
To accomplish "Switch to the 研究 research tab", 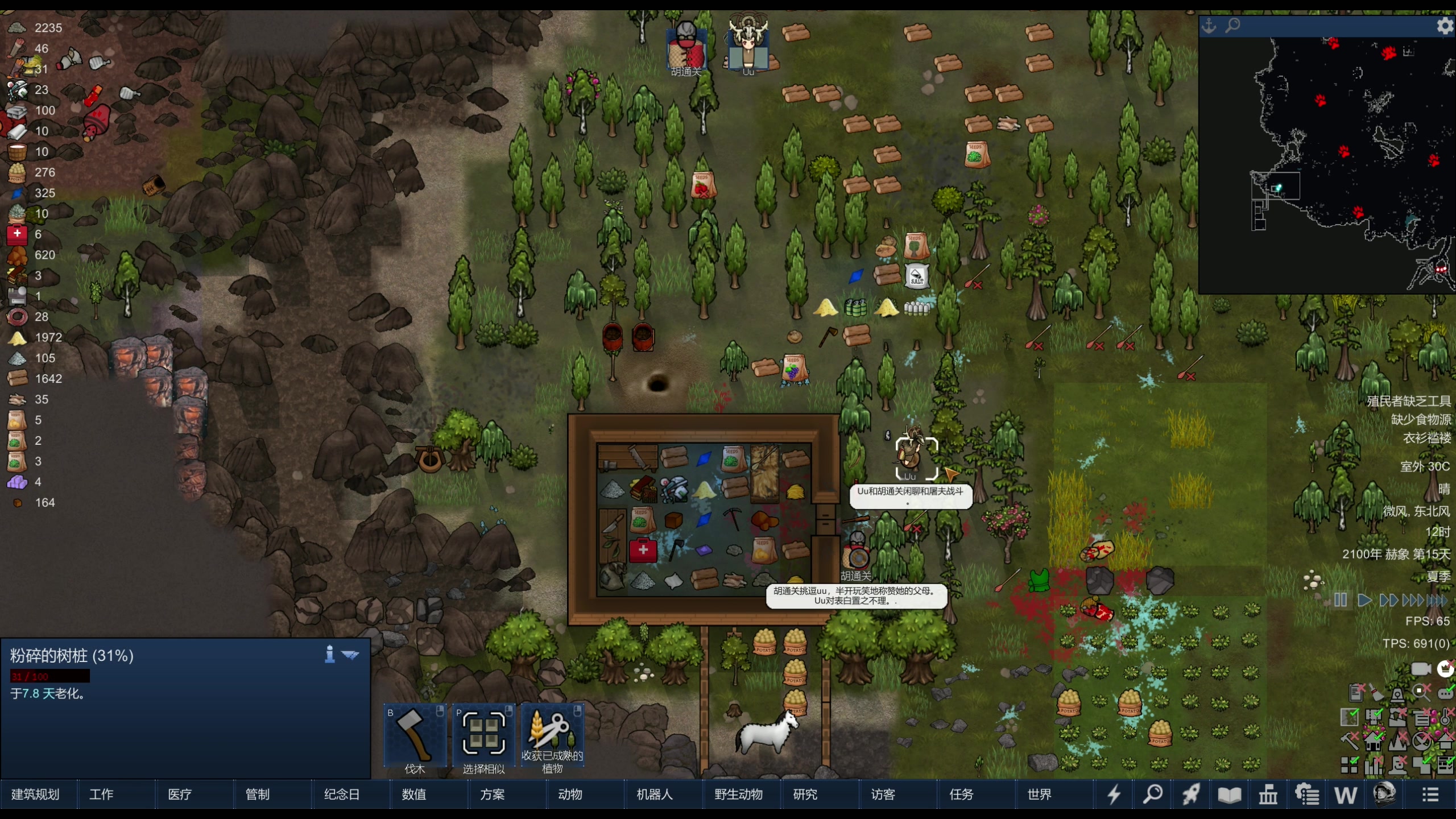I will pos(805,795).
